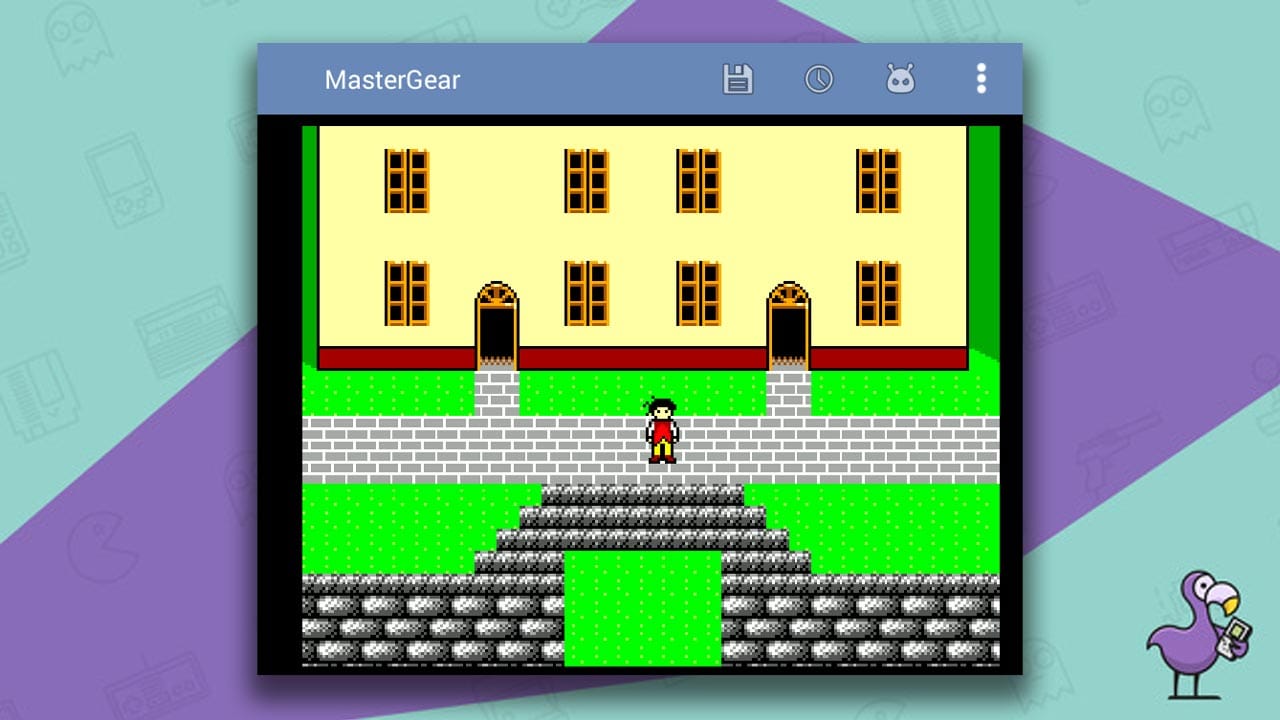Click the MasterGear title in the app bar
The height and width of the screenshot is (720, 1280).
(x=392, y=80)
